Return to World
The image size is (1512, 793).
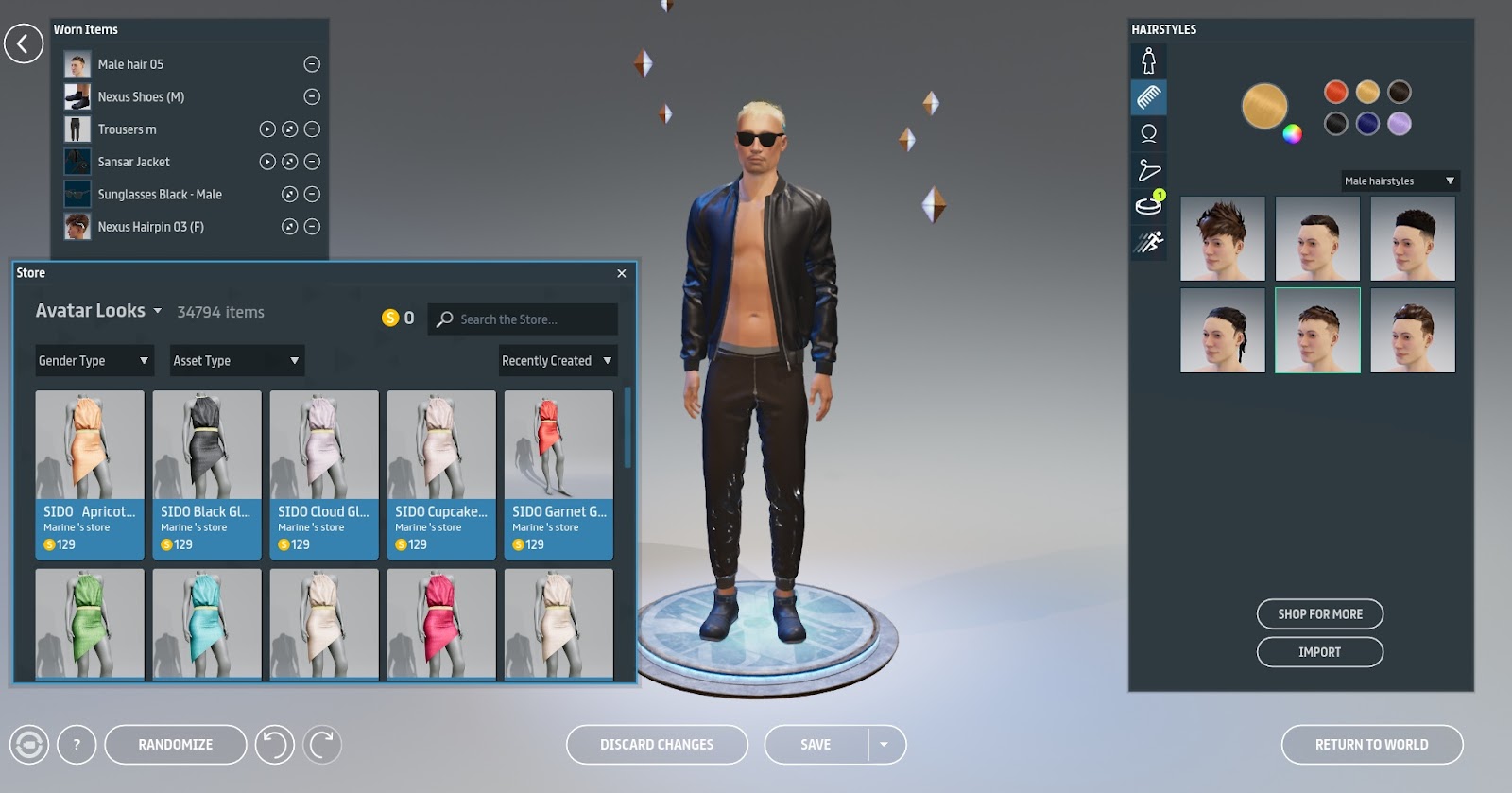coord(1371,745)
